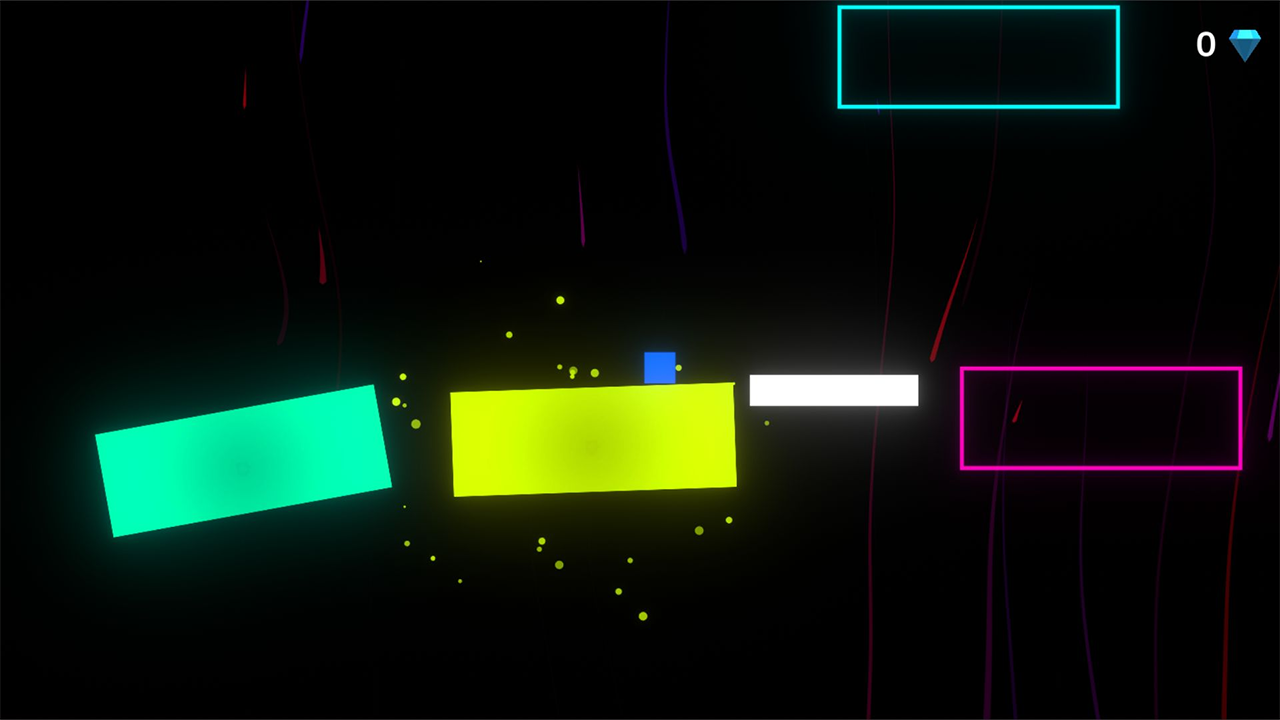Click the gem counter showing 0
This screenshot has width=1280, height=720.
click(x=1206, y=44)
